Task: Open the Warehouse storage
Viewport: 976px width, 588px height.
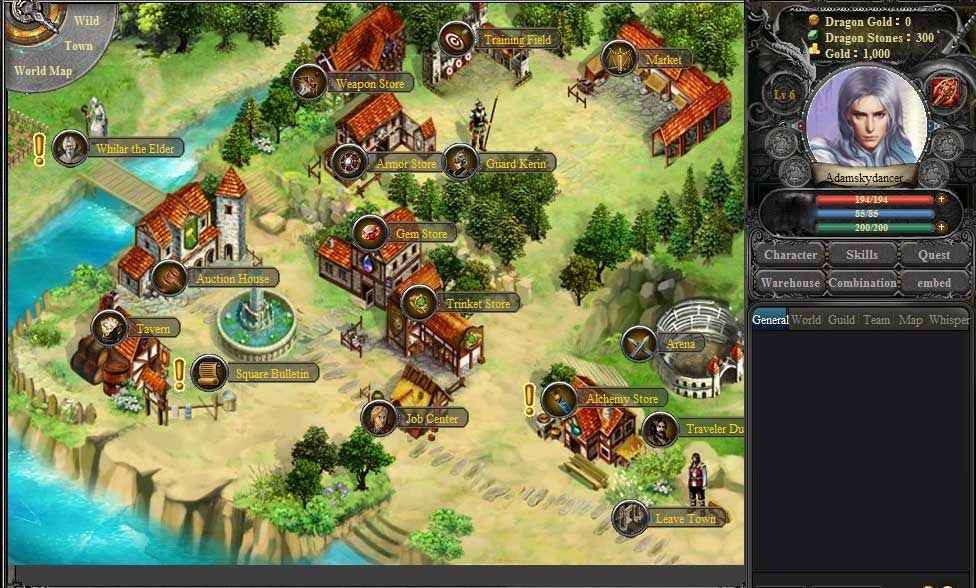Action: pos(790,283)
